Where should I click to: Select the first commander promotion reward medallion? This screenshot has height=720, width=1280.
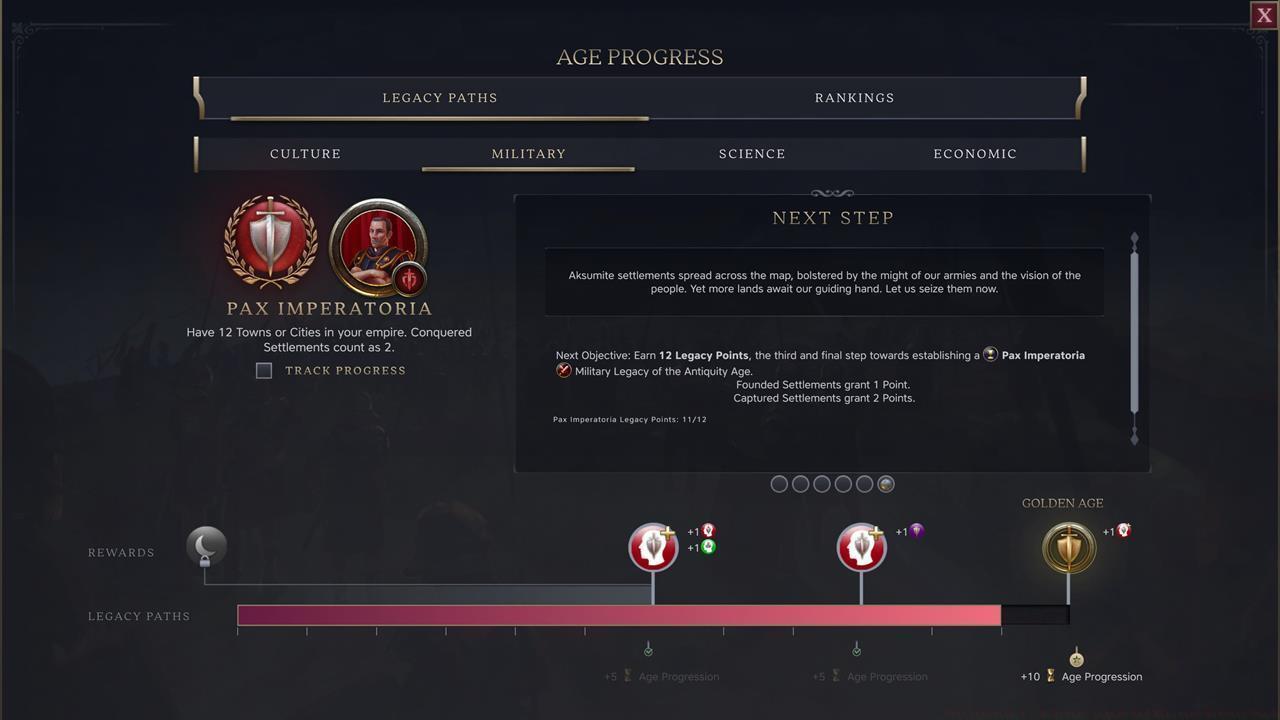653,547
